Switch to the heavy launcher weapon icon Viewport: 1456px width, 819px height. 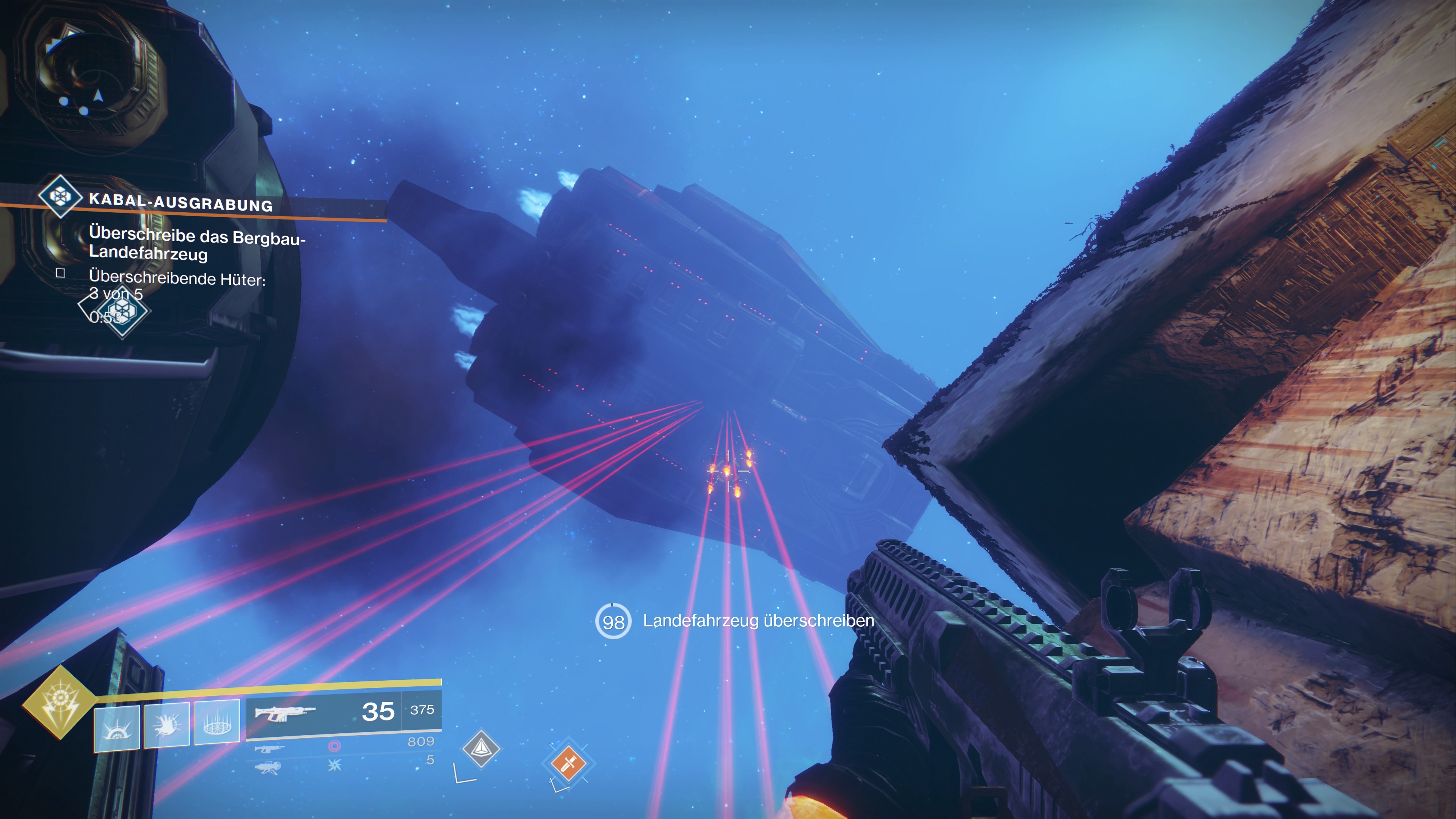click(268, 767)
